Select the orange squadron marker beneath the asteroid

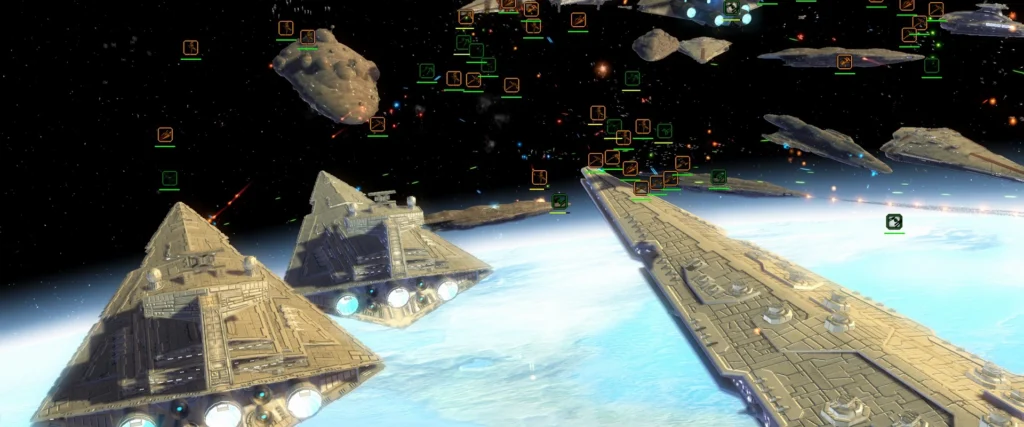(377, 125)
